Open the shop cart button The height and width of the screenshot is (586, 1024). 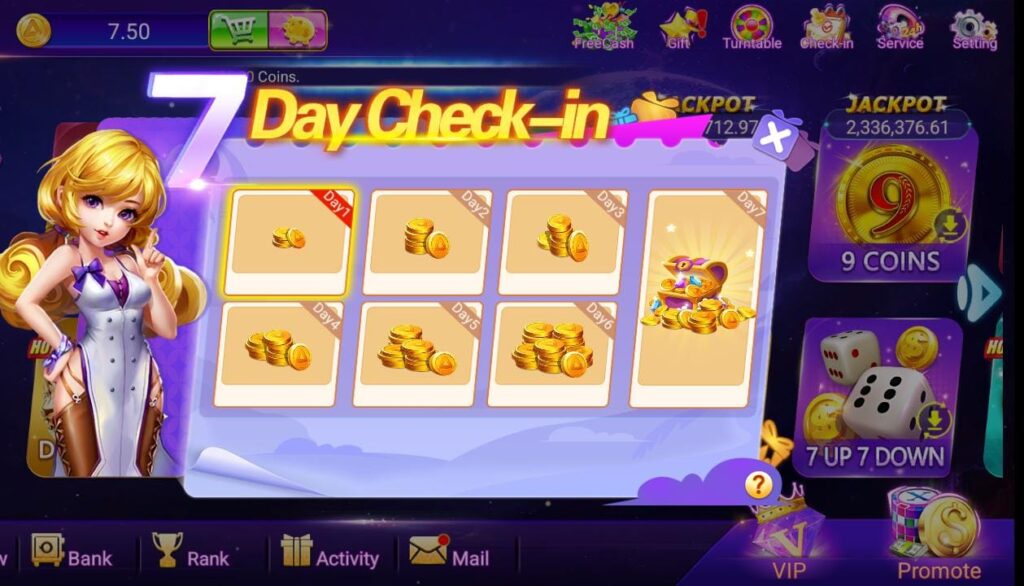click(x=238, y=30)
